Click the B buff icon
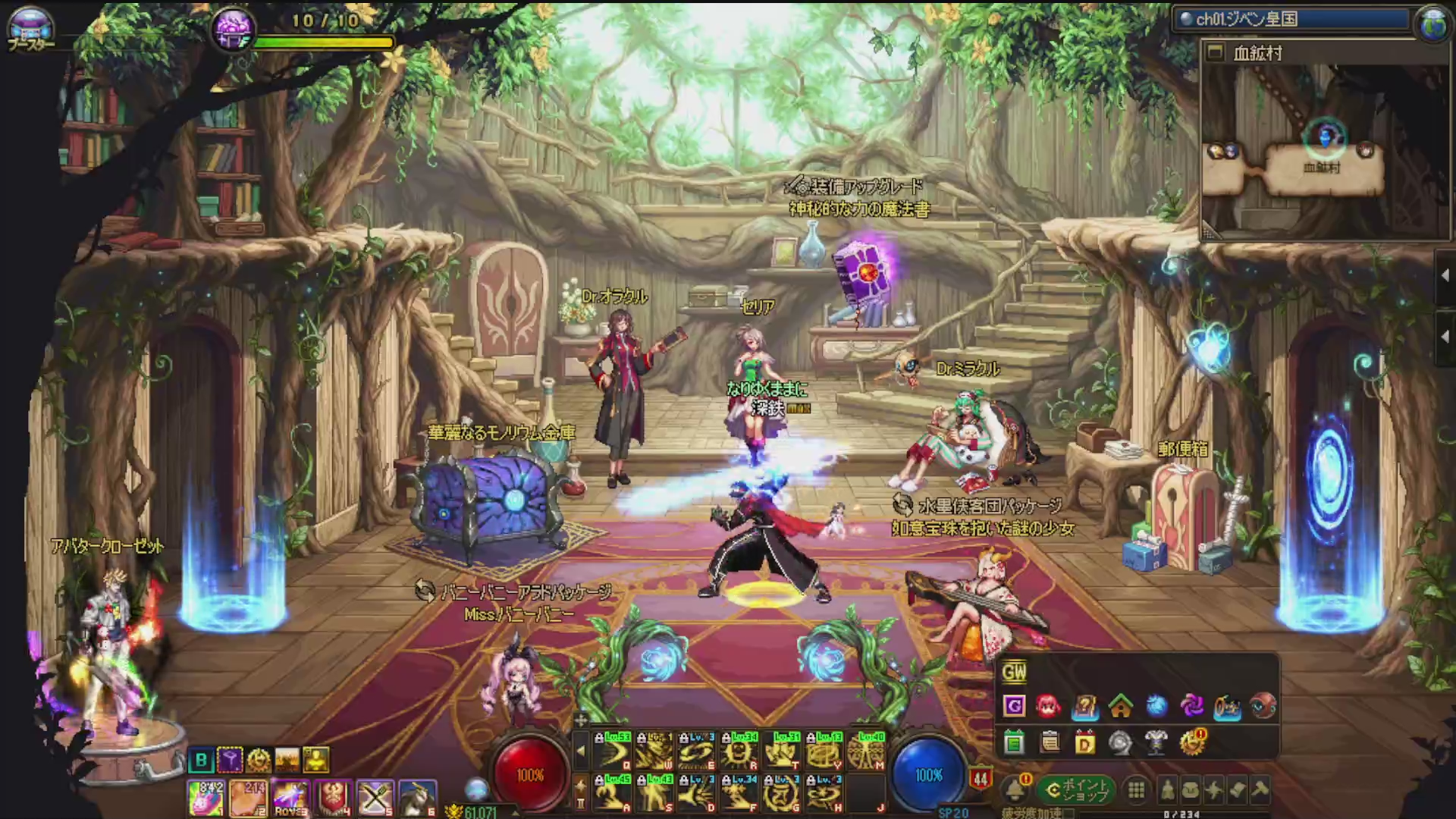This screenshot has height=819, width=1456. 201,760
